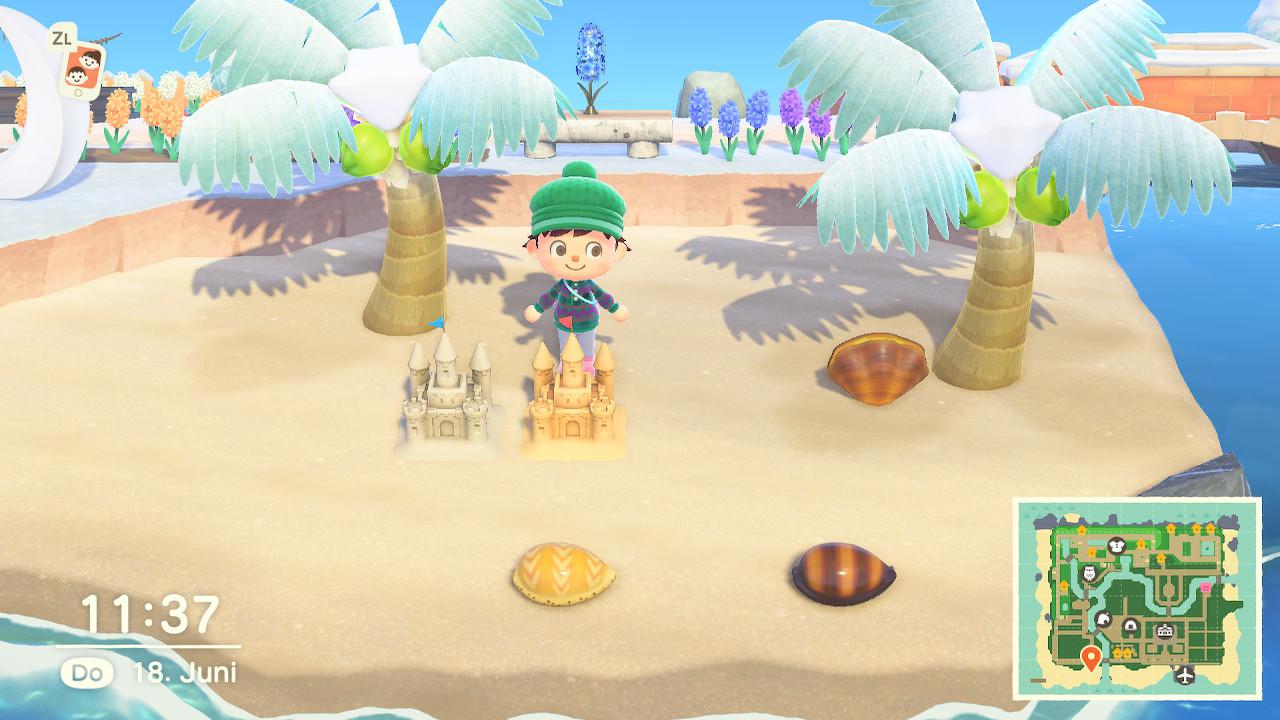The height and width of the screenshot is (720, 1280).
Task: Click the Museum owl icon on the minimap
Action: tap(1088, 573)
